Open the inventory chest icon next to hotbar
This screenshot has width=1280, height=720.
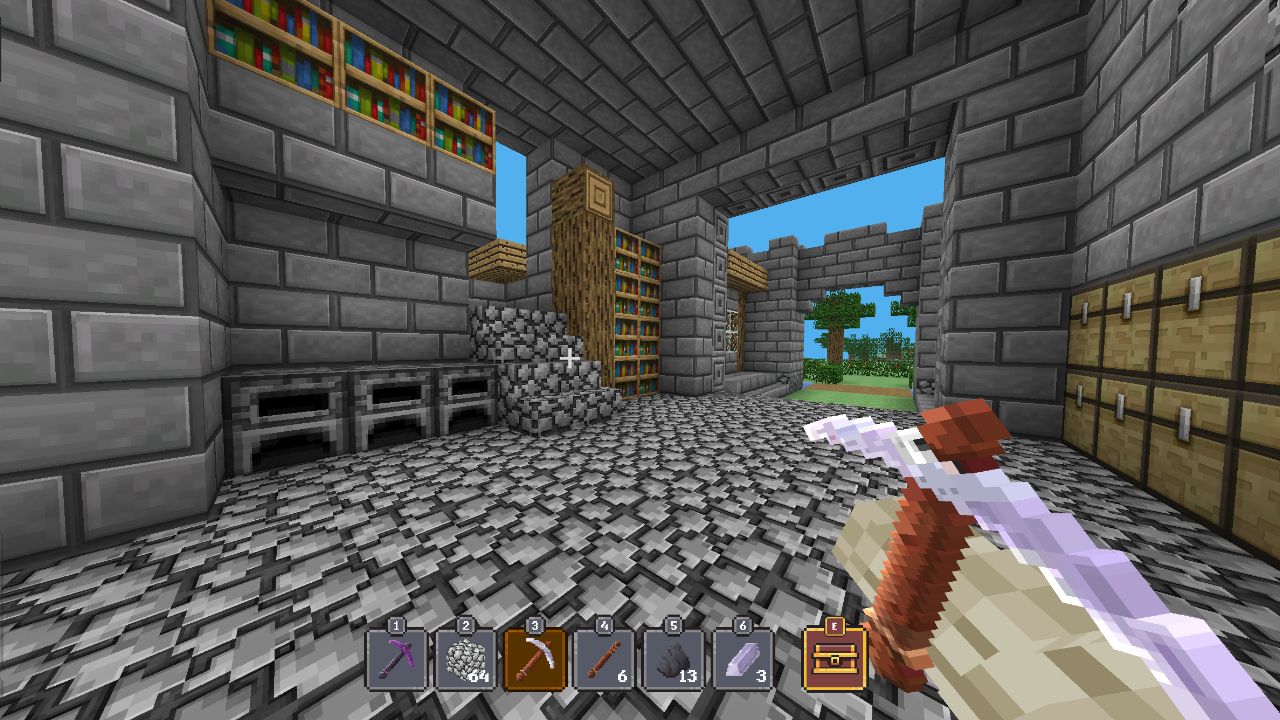point(833,660)
